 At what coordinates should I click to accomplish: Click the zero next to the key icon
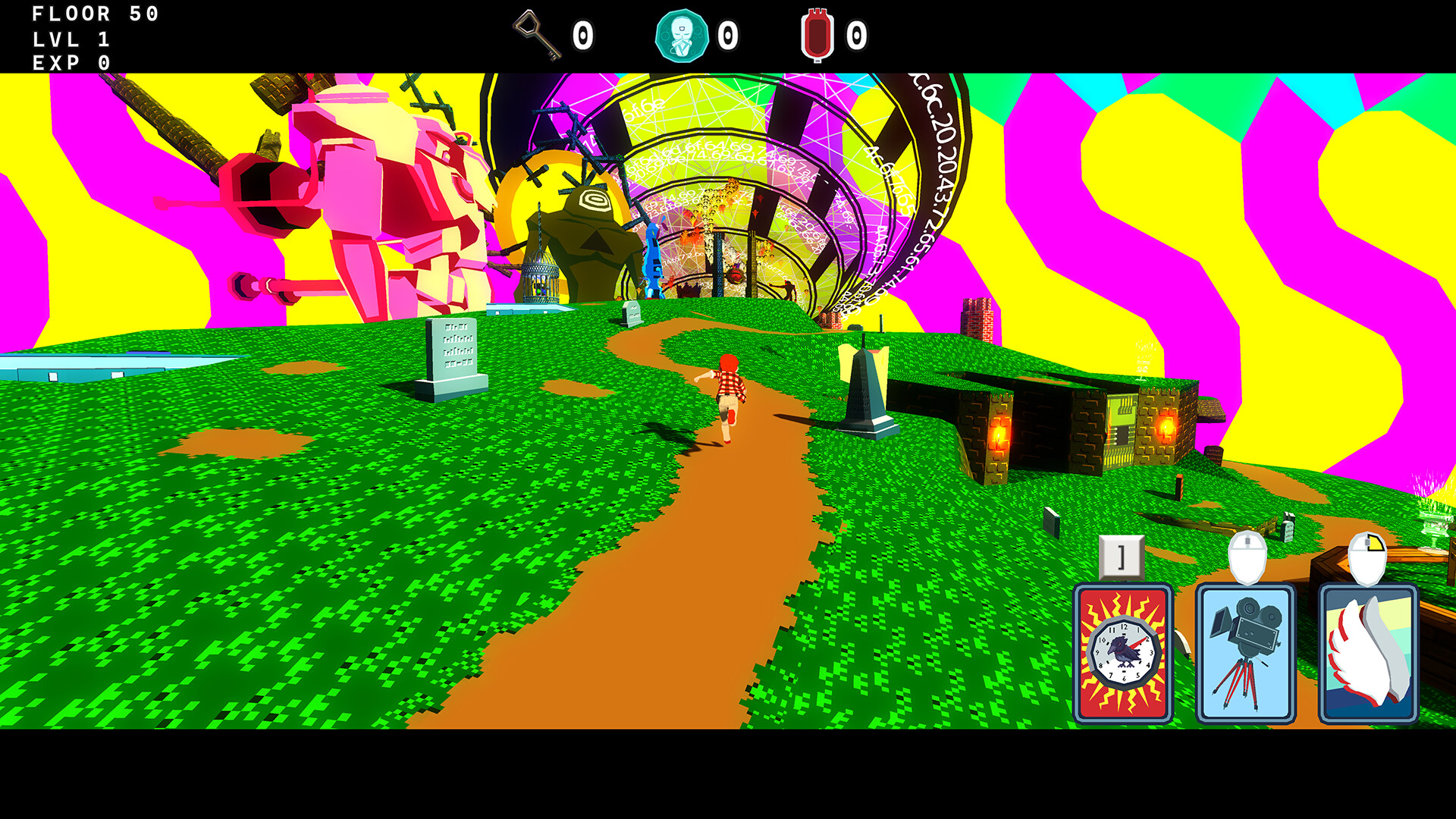click(x=584, y=33)
